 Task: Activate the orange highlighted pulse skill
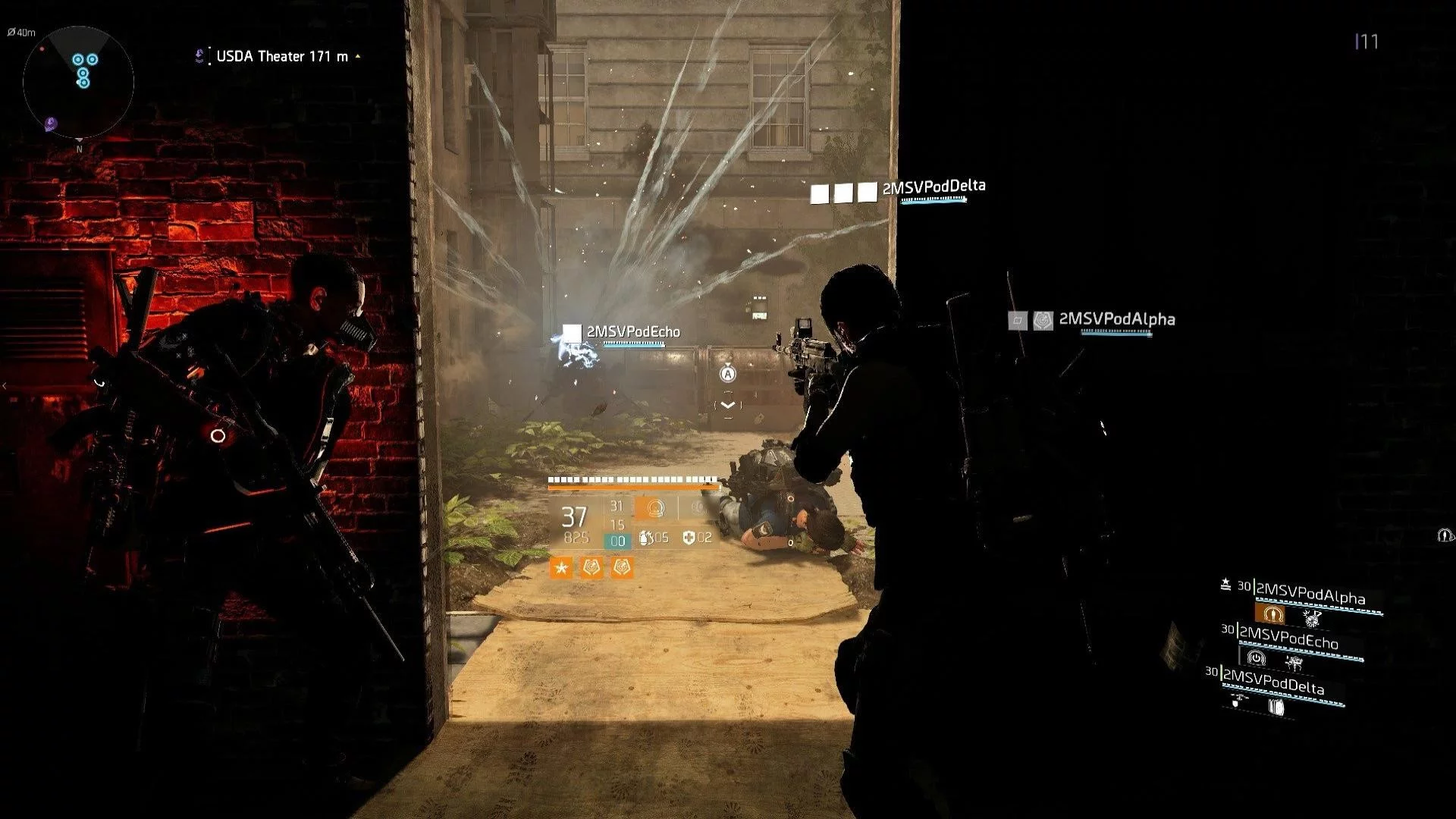[x=655, y=508]
